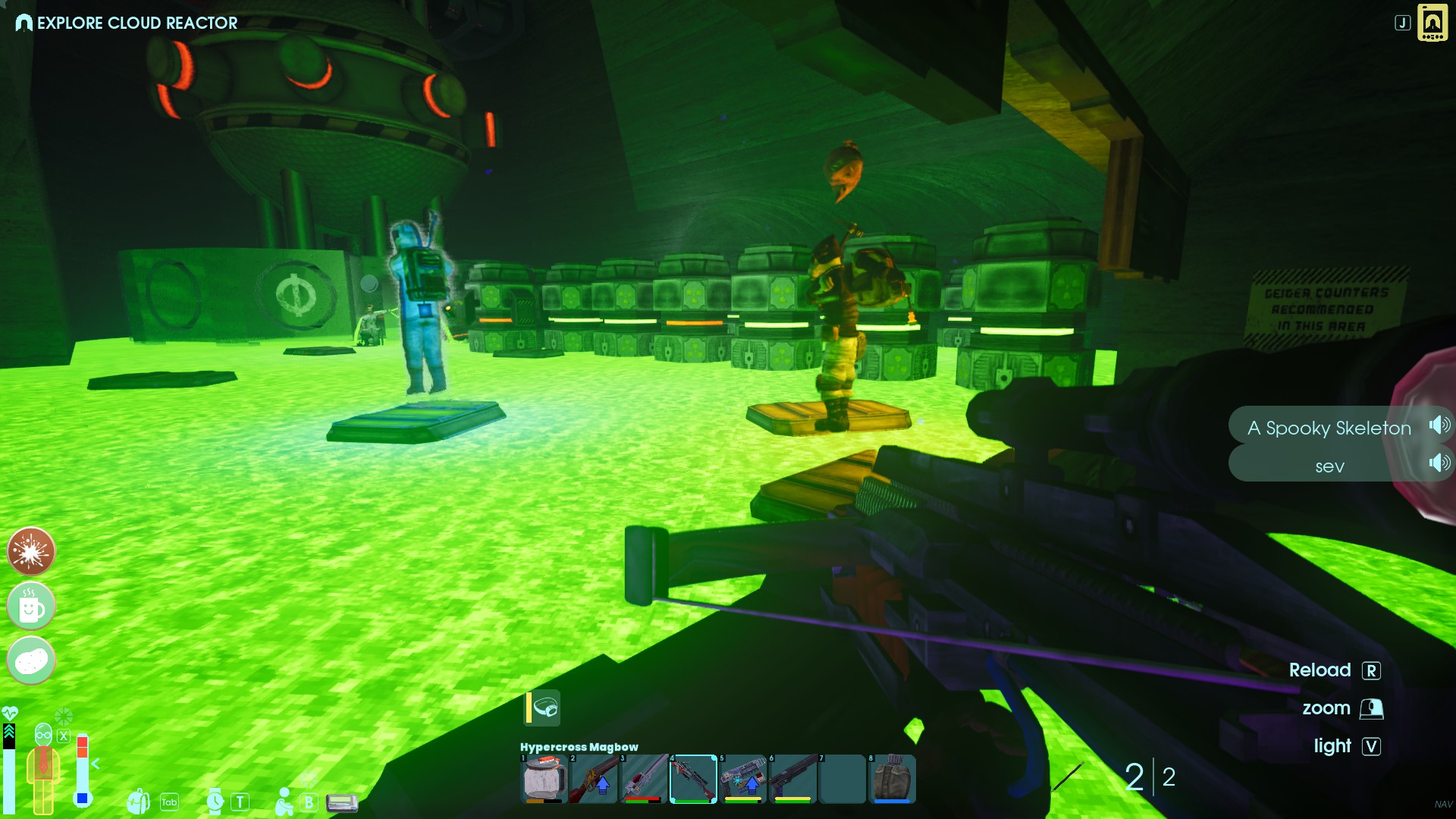This screenshot has height=819, width=1456.
Task: Open the wristwatch icon
Action: pos(215,802)
